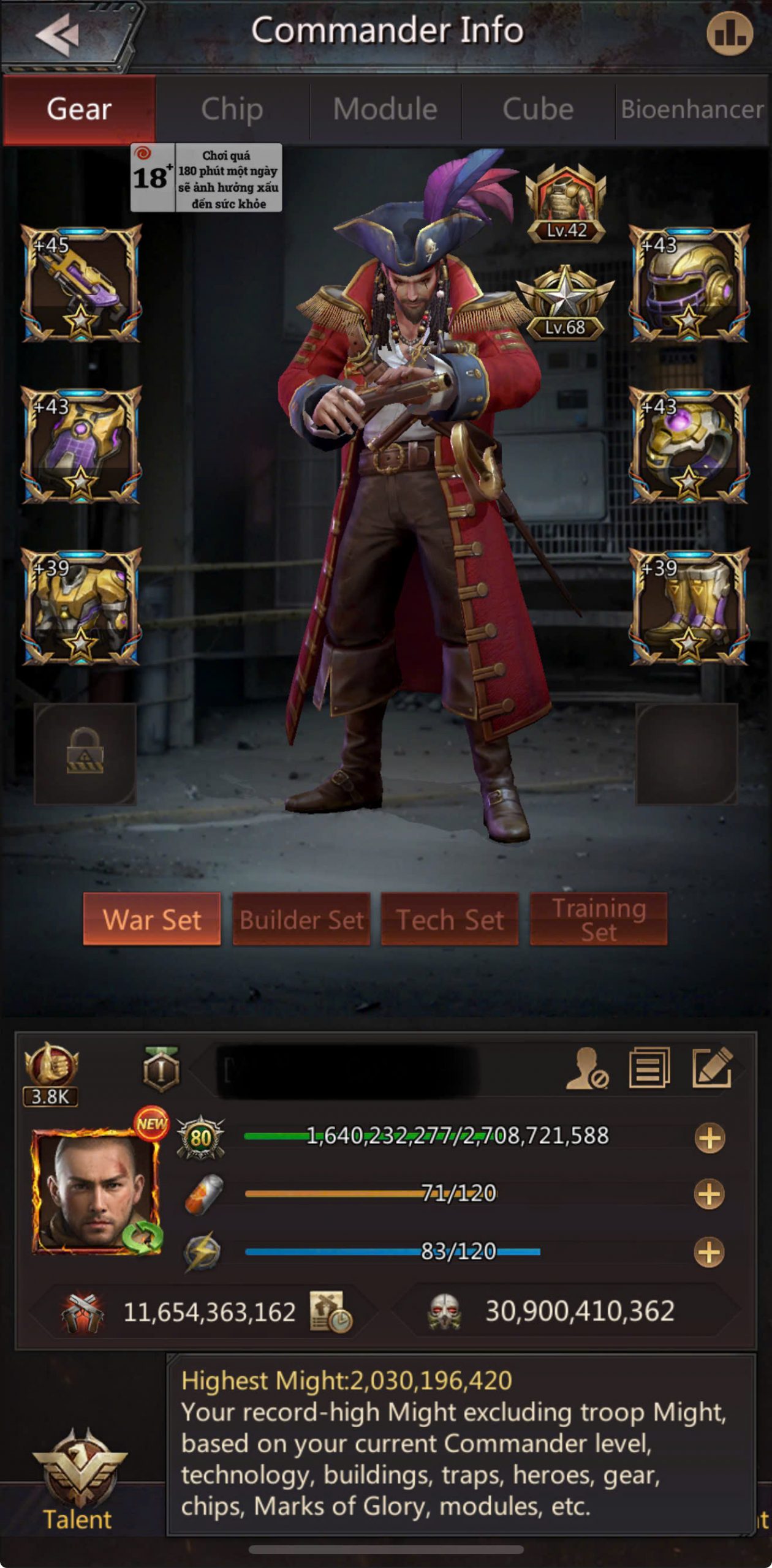772x1568 pixels.
Task: Change the commander portrait avatar
Action: 96,1191
